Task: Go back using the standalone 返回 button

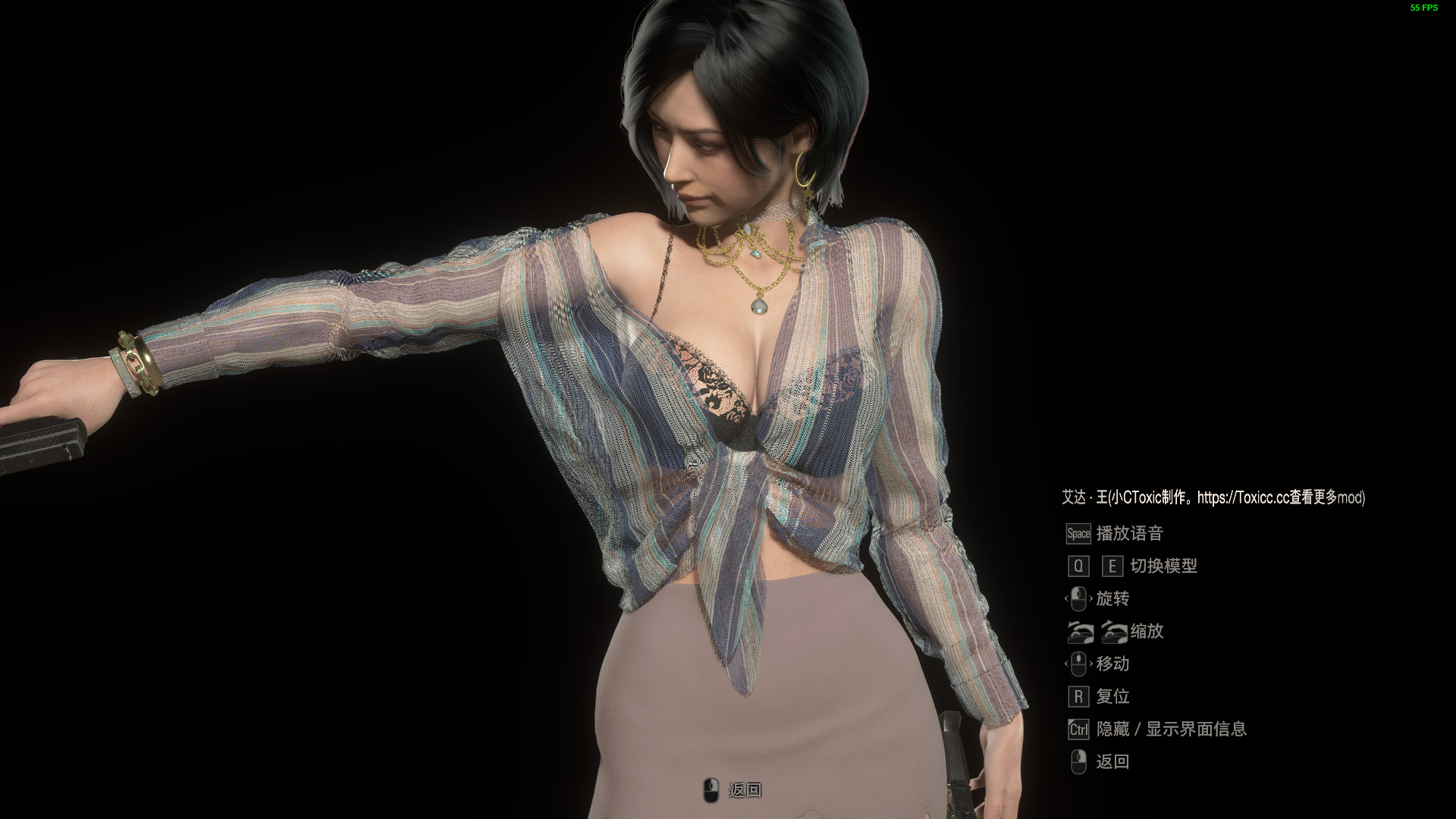Action: 733,790
